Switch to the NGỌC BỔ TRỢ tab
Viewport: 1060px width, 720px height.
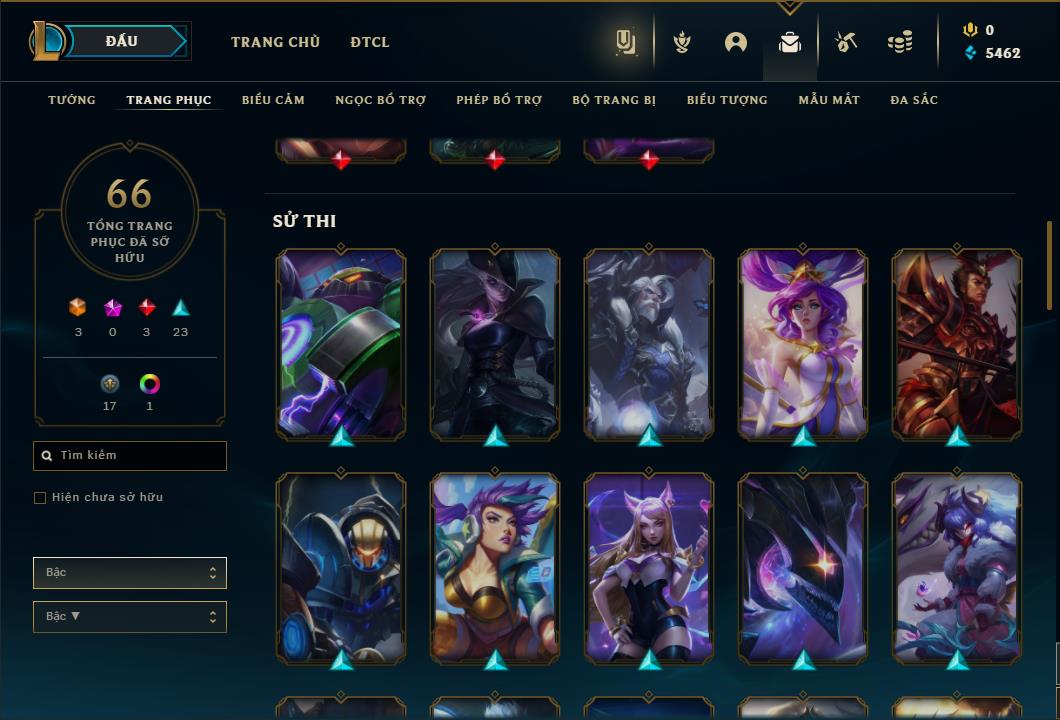pos(380,100)
